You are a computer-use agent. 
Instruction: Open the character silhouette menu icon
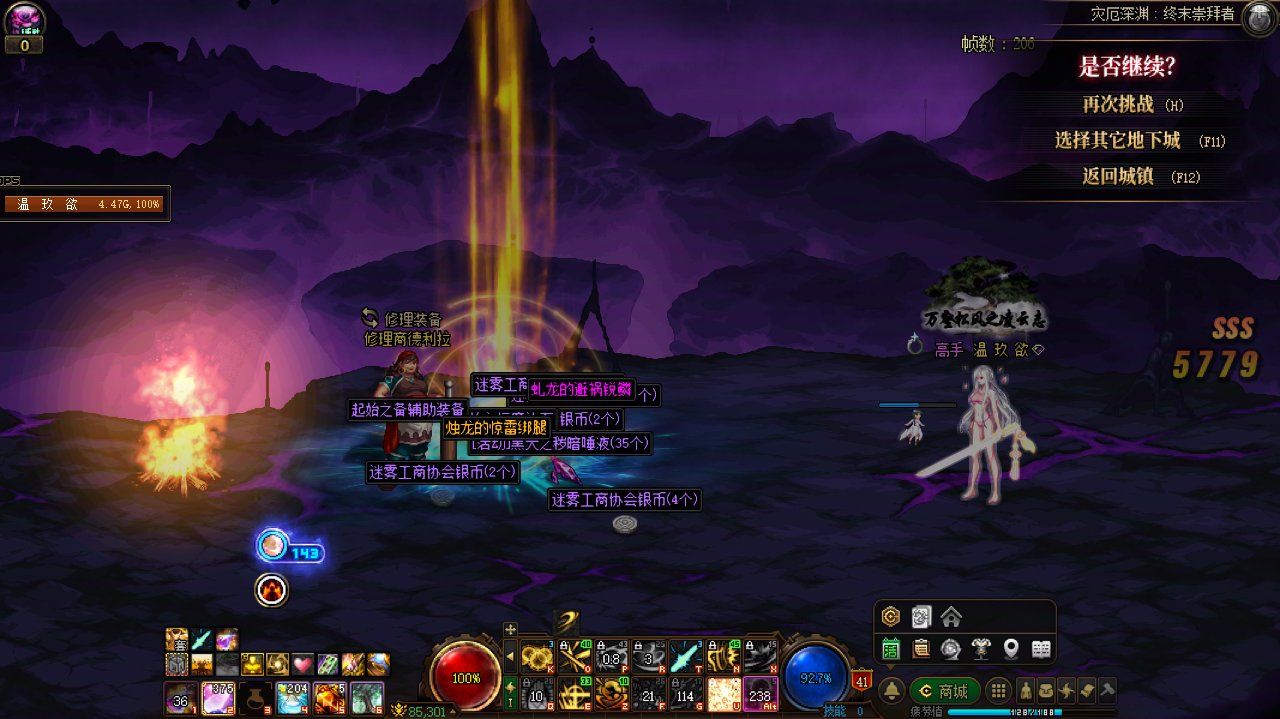(1025, 691)
